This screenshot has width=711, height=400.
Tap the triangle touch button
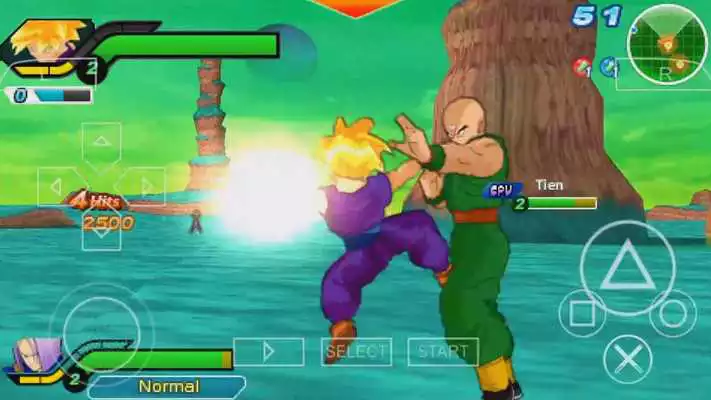click(627, 267)
